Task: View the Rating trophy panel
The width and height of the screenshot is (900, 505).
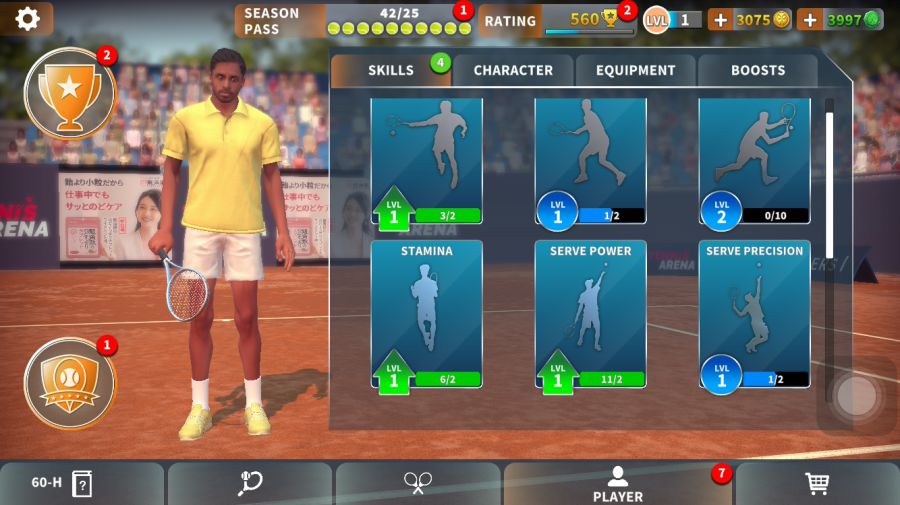Action: (x=556, y=20)
